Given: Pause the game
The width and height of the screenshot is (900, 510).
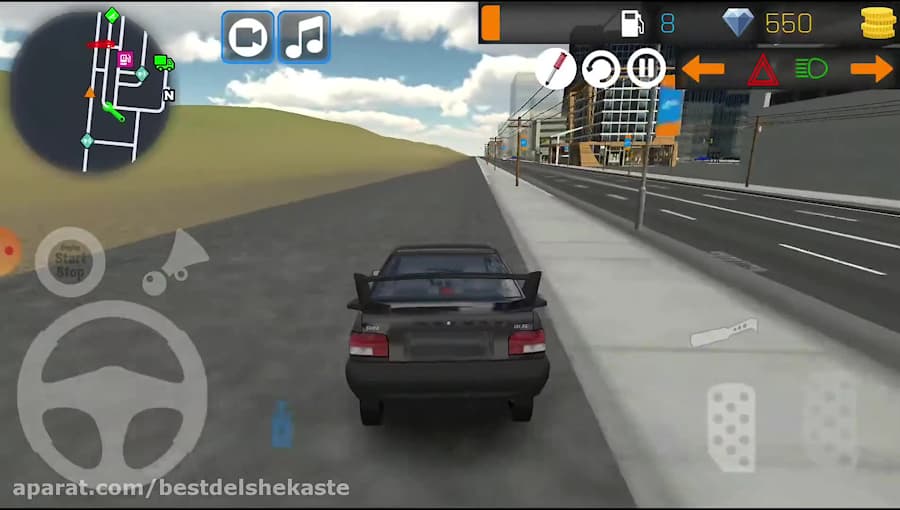Looking at the screenshot, I should (x=646, y=69).
